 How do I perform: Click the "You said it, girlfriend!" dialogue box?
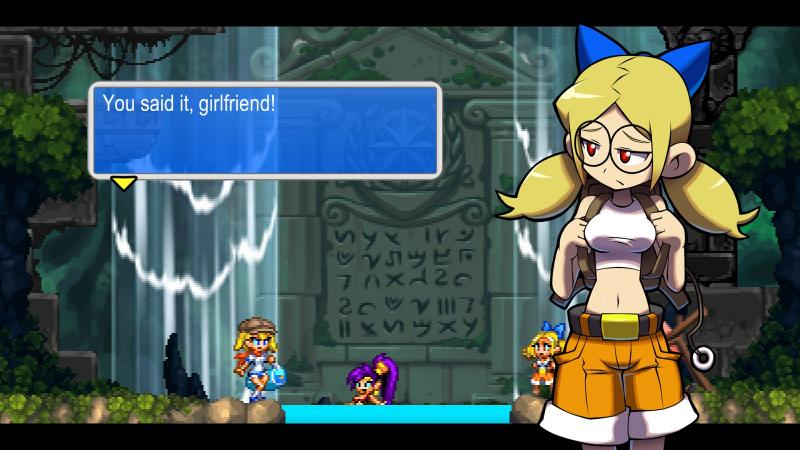265,130
